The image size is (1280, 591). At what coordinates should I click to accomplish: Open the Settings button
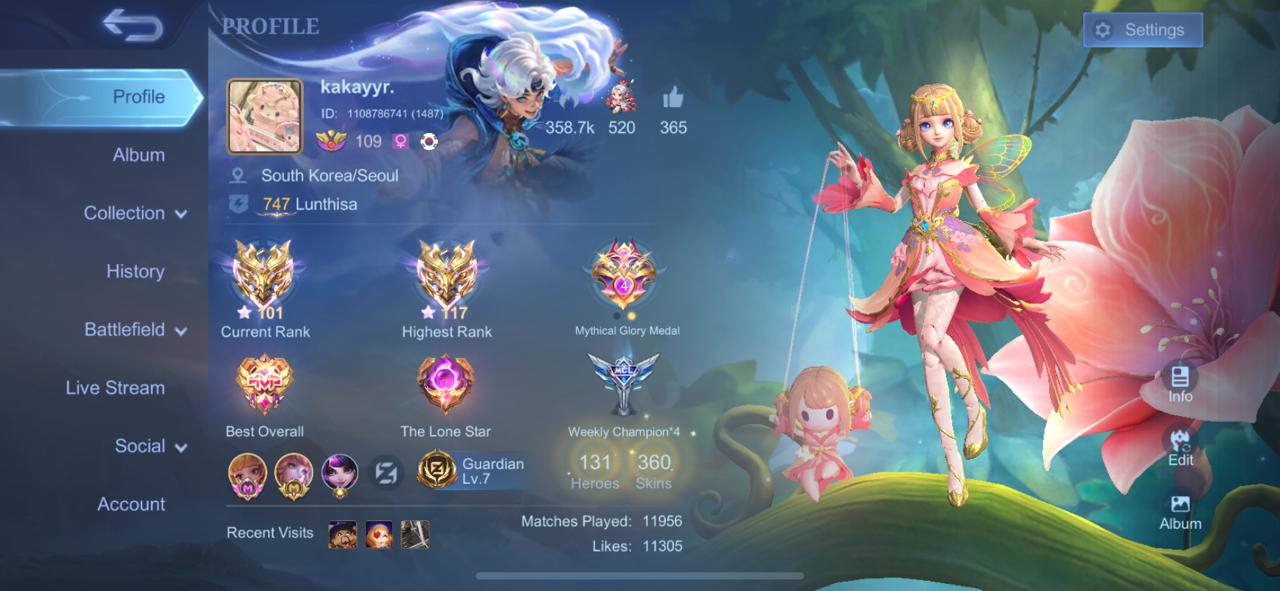[x=1142, y=30]
